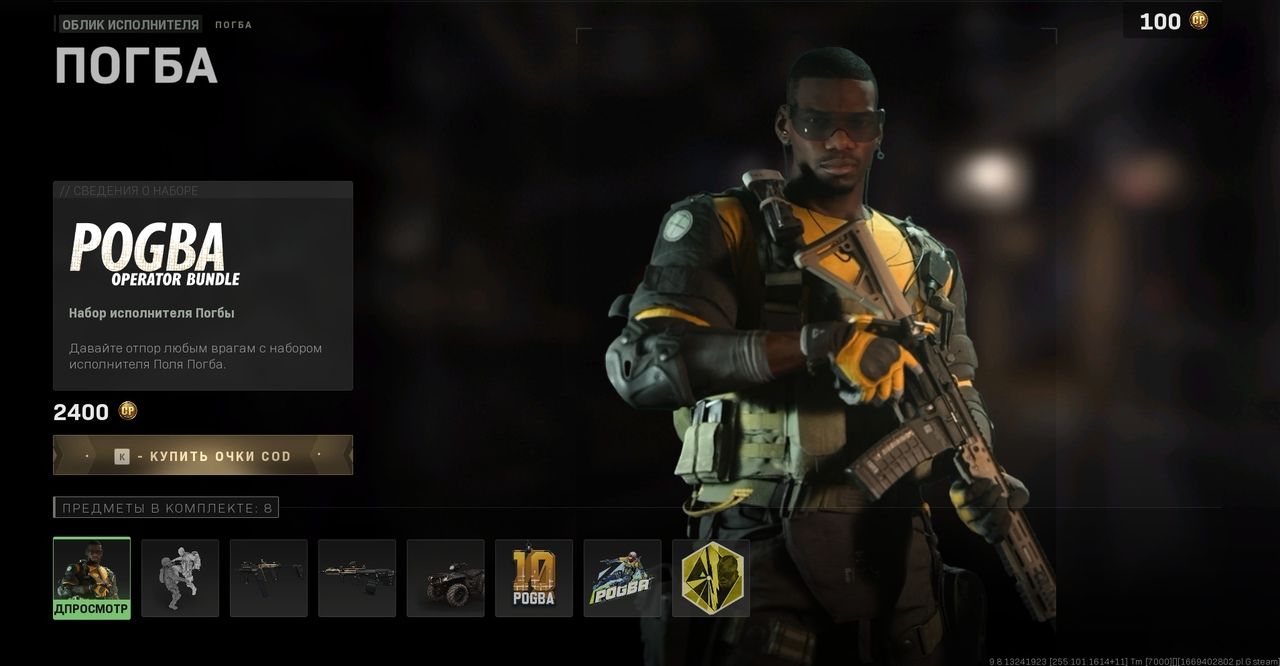
Task: Open the Pogba sticker item with blue graffiti
Action: [622, 578]
